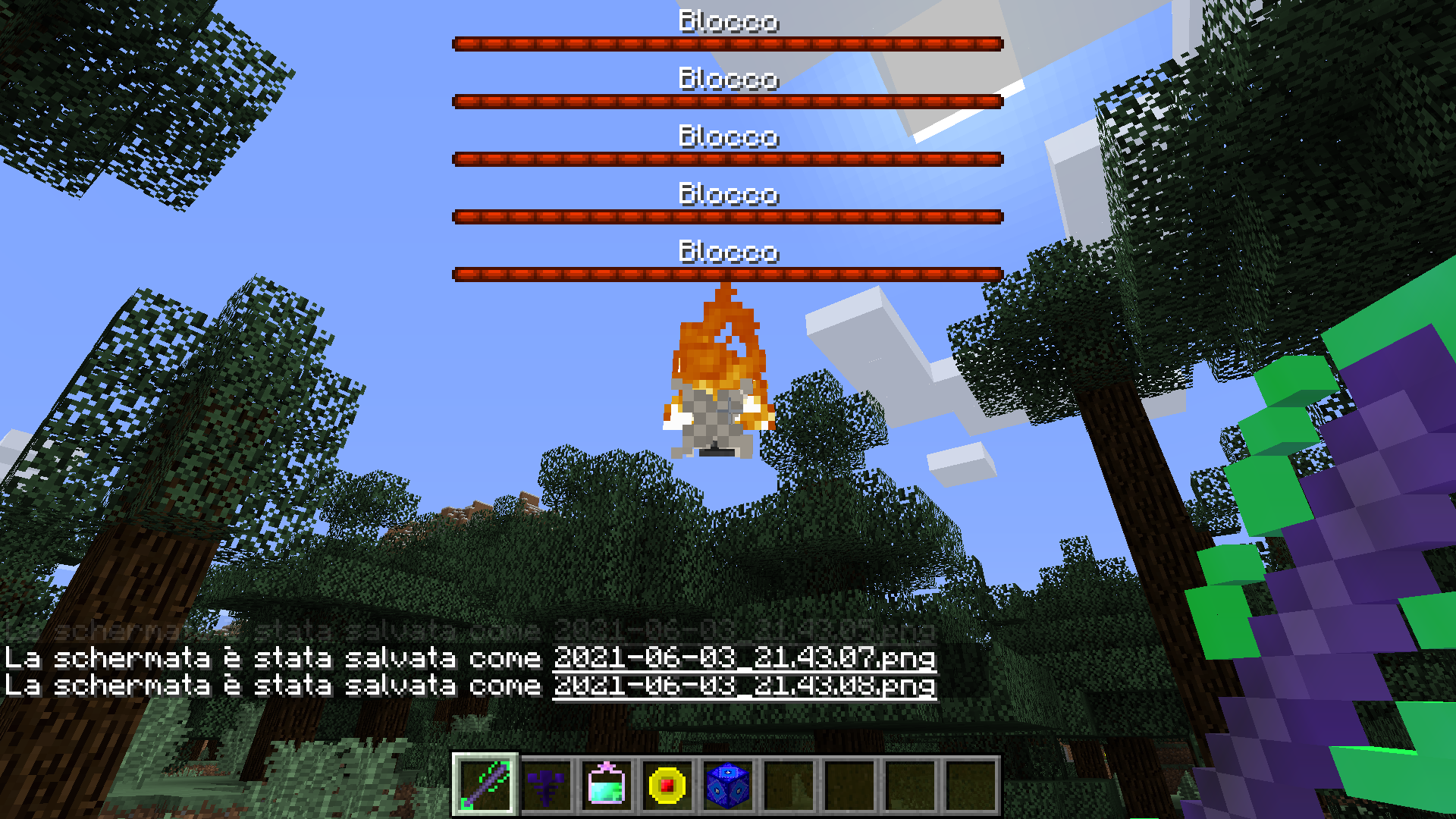
Task: Select the pink potion bottle in hotbar slot three
Action: tap(607, 786)
